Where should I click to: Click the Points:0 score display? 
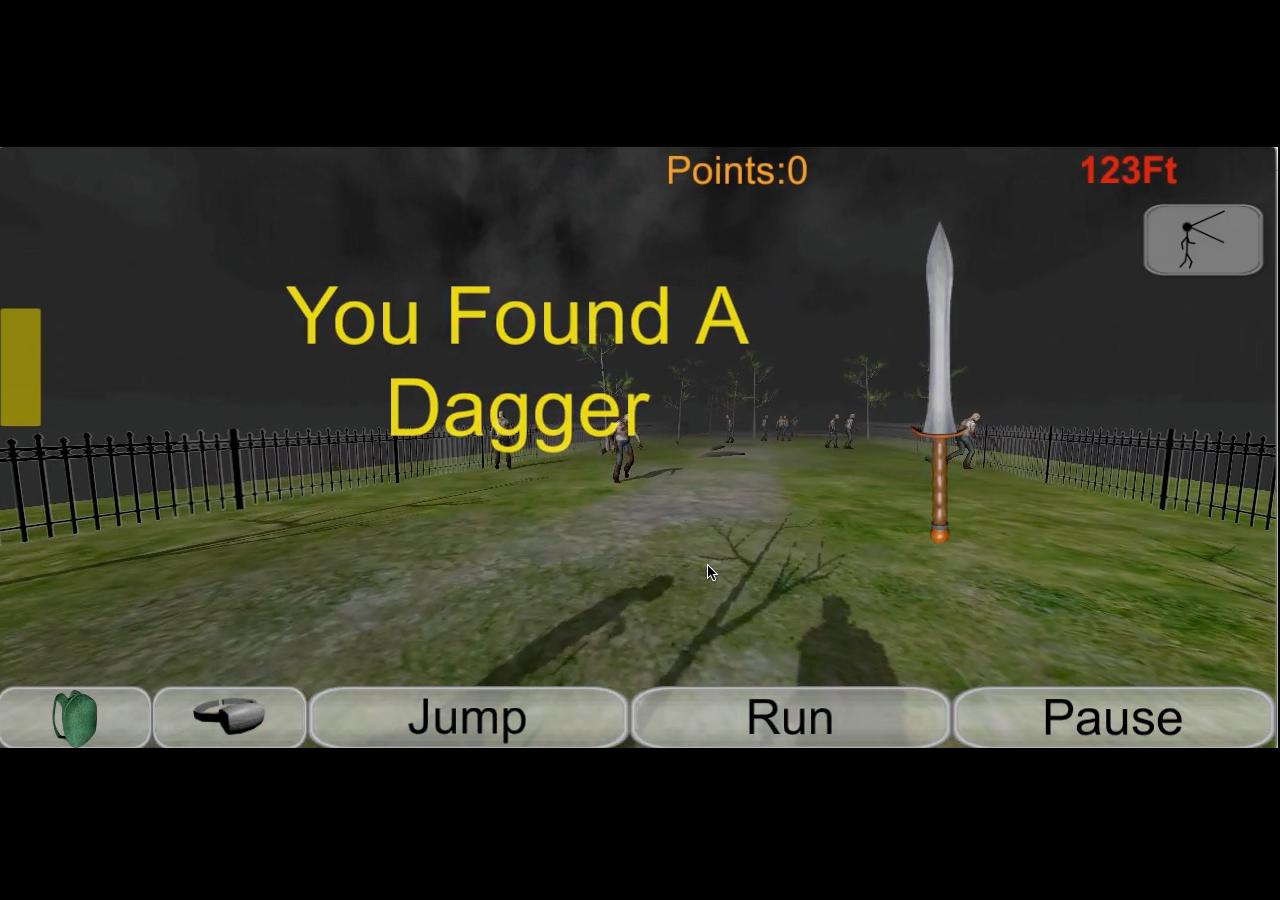pyautogui.click(x=737, y=171)
